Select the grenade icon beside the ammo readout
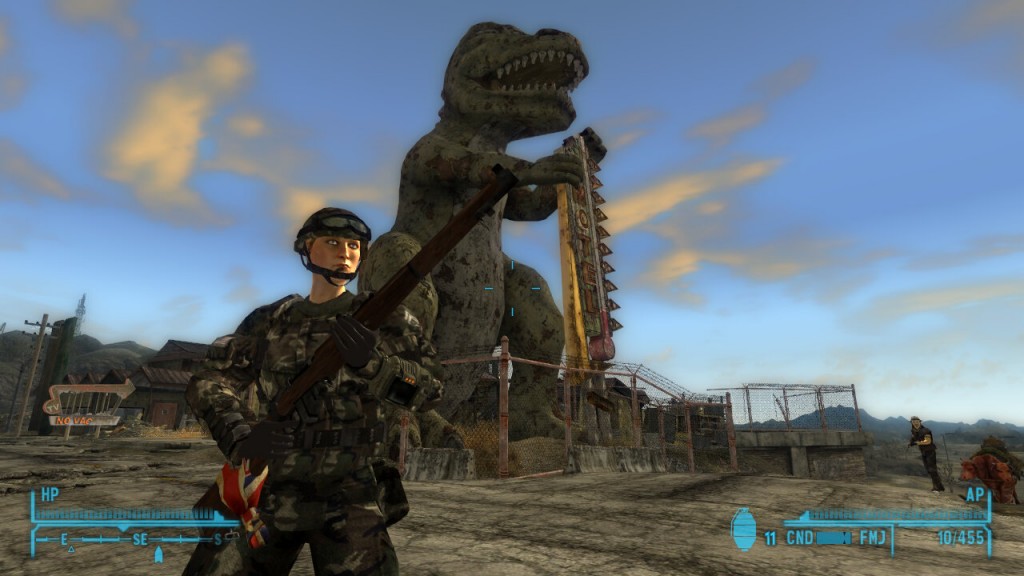 tap(744, 530)
